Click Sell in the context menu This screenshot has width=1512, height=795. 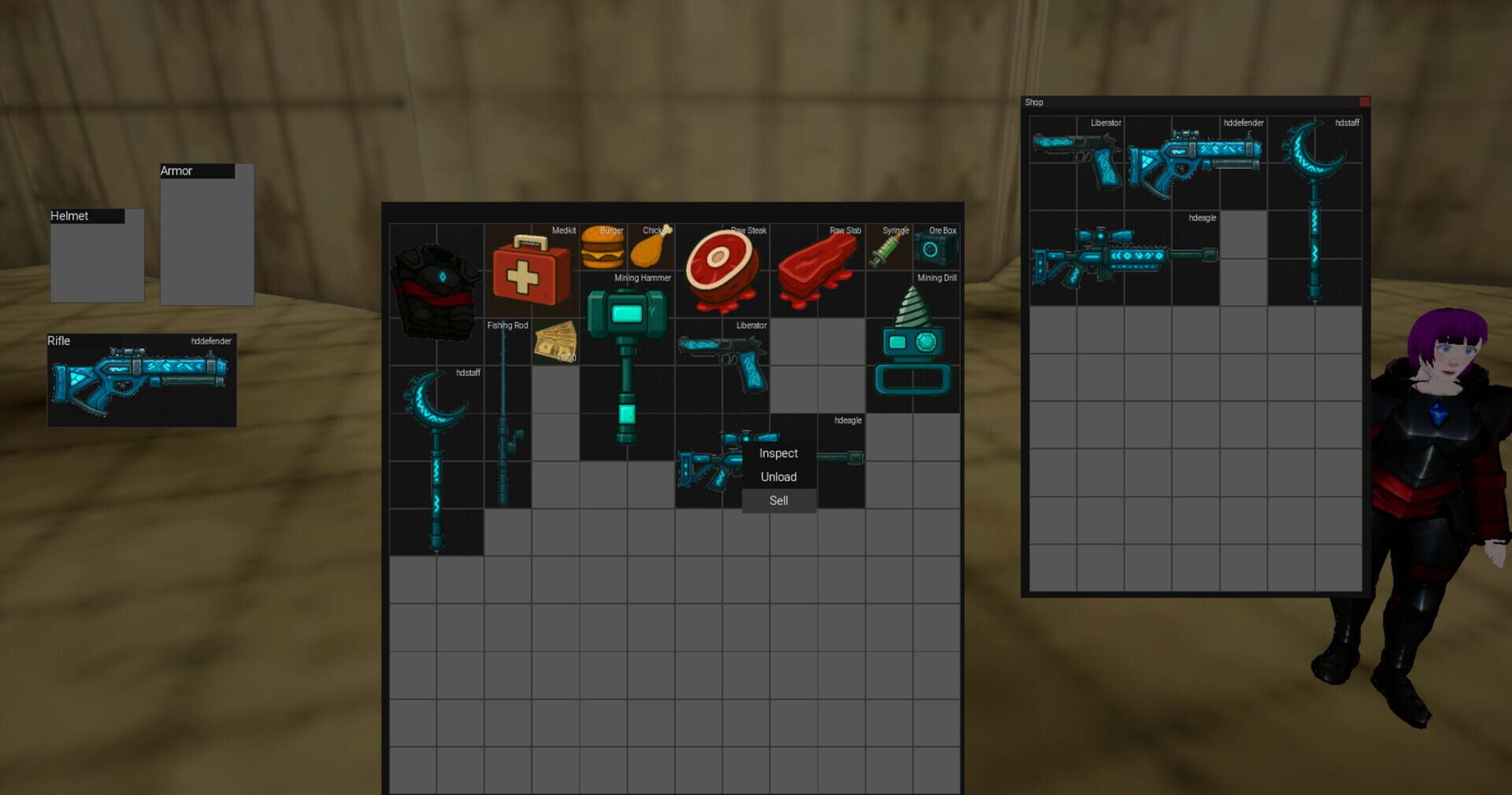point(778,500)
